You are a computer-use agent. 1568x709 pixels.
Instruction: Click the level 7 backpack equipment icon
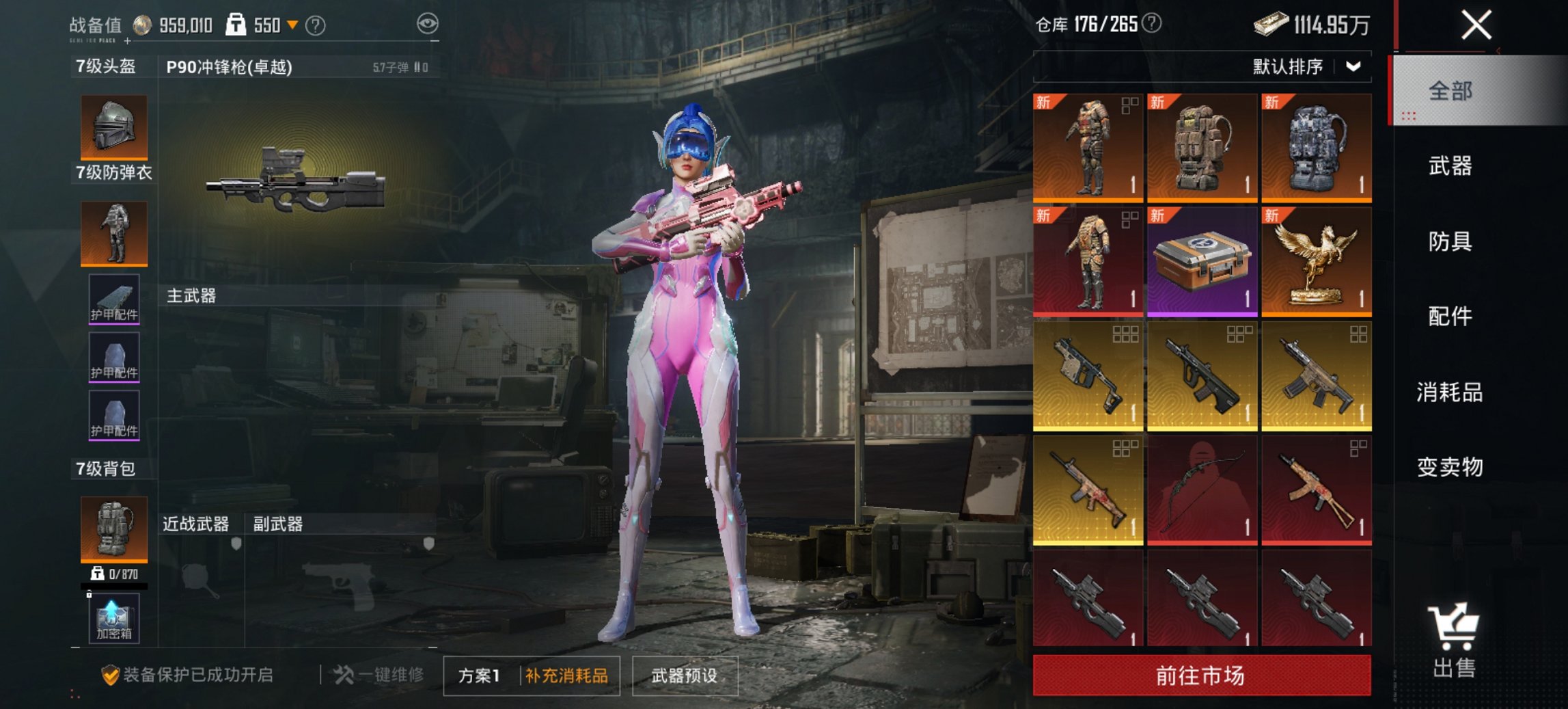(x=113, y=530)
